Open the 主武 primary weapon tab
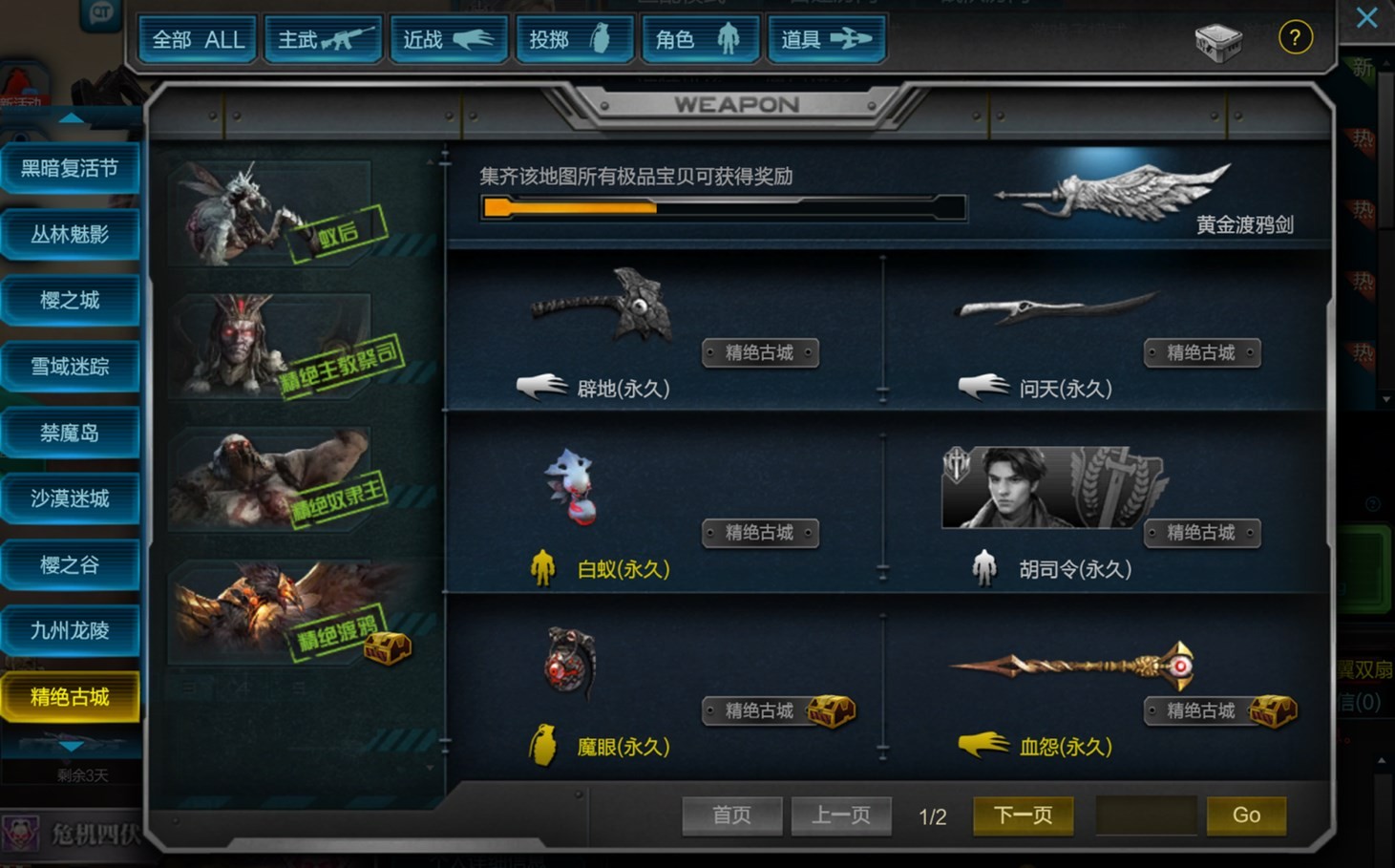This screenshot has height=868, width=1395. (324, 40)
